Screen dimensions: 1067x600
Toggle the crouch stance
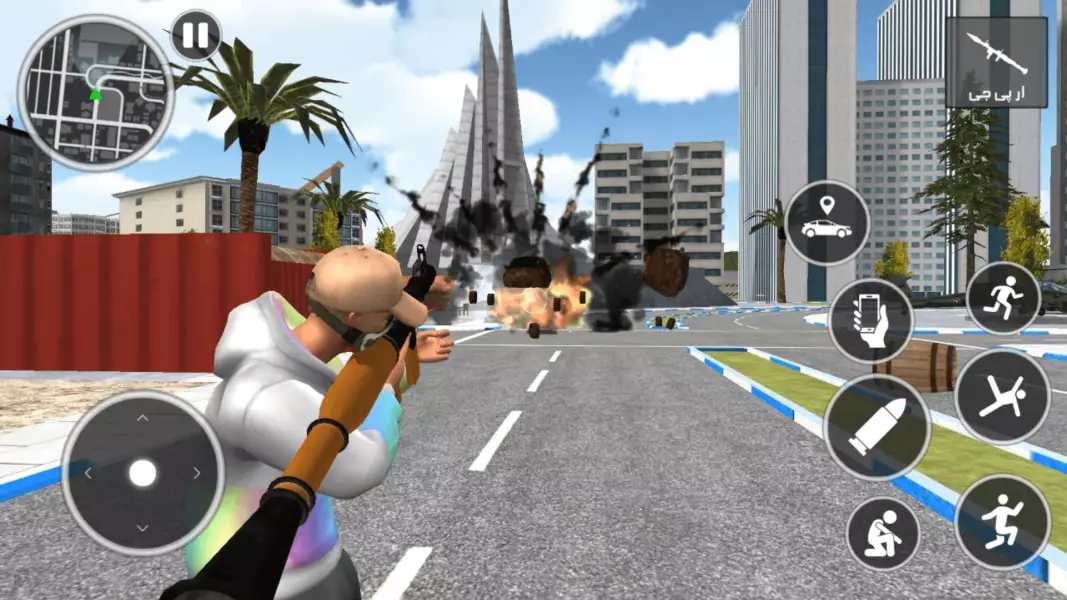tap(883, 534)
